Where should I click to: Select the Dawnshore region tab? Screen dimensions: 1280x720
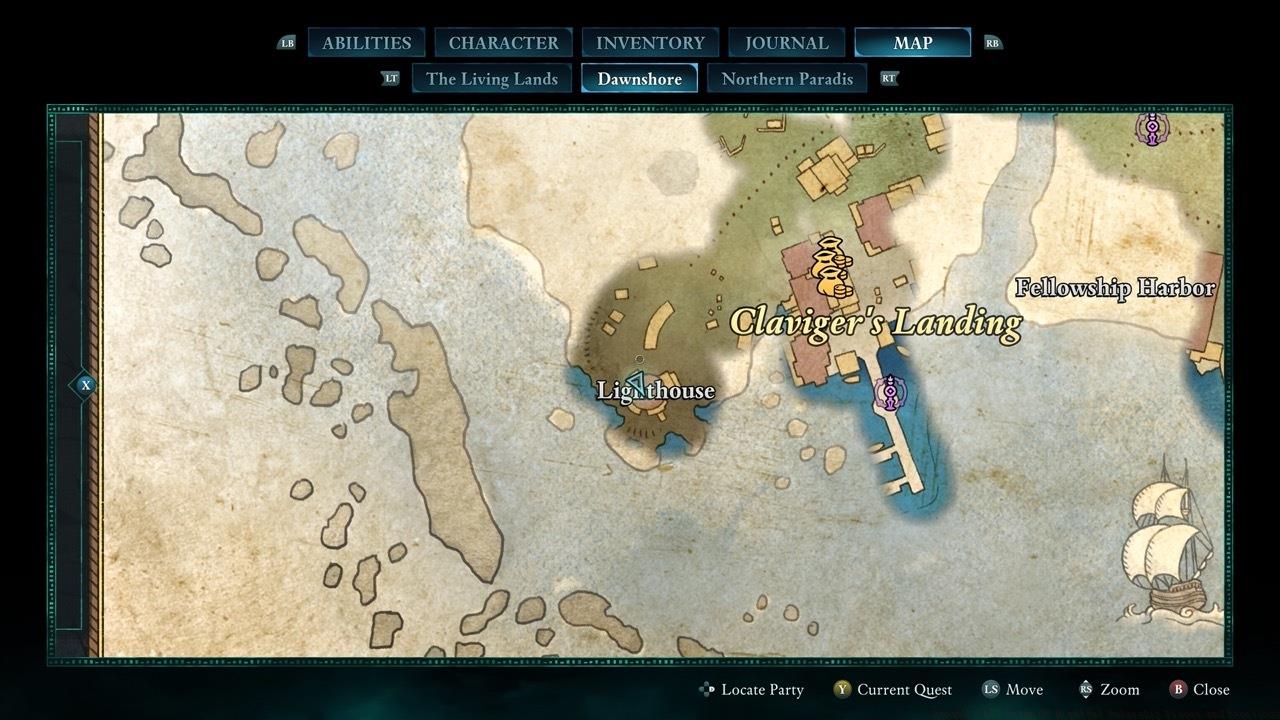click(639, 79)
